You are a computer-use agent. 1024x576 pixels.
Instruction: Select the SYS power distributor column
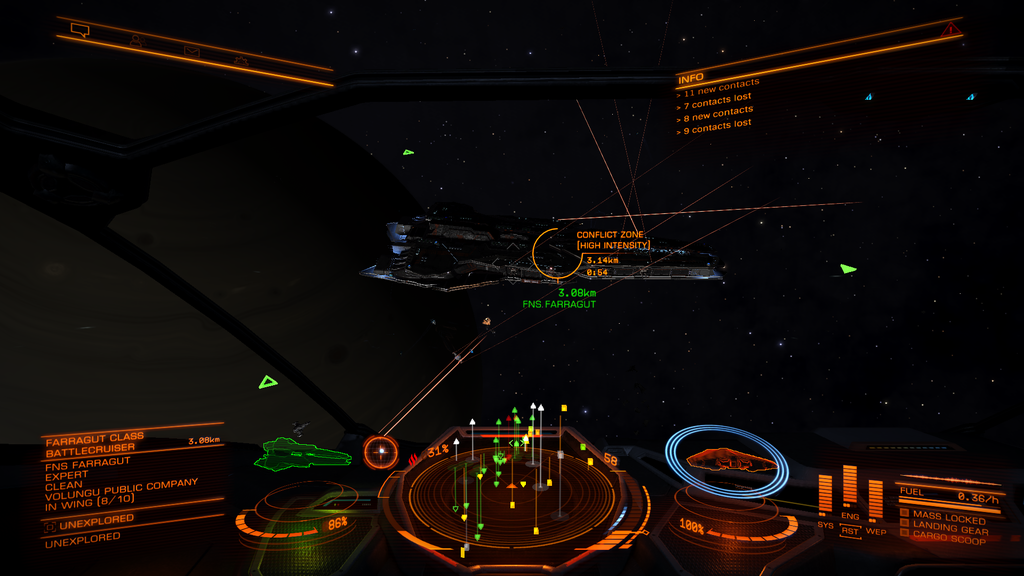pyautogui.click(x=826, y=496)
